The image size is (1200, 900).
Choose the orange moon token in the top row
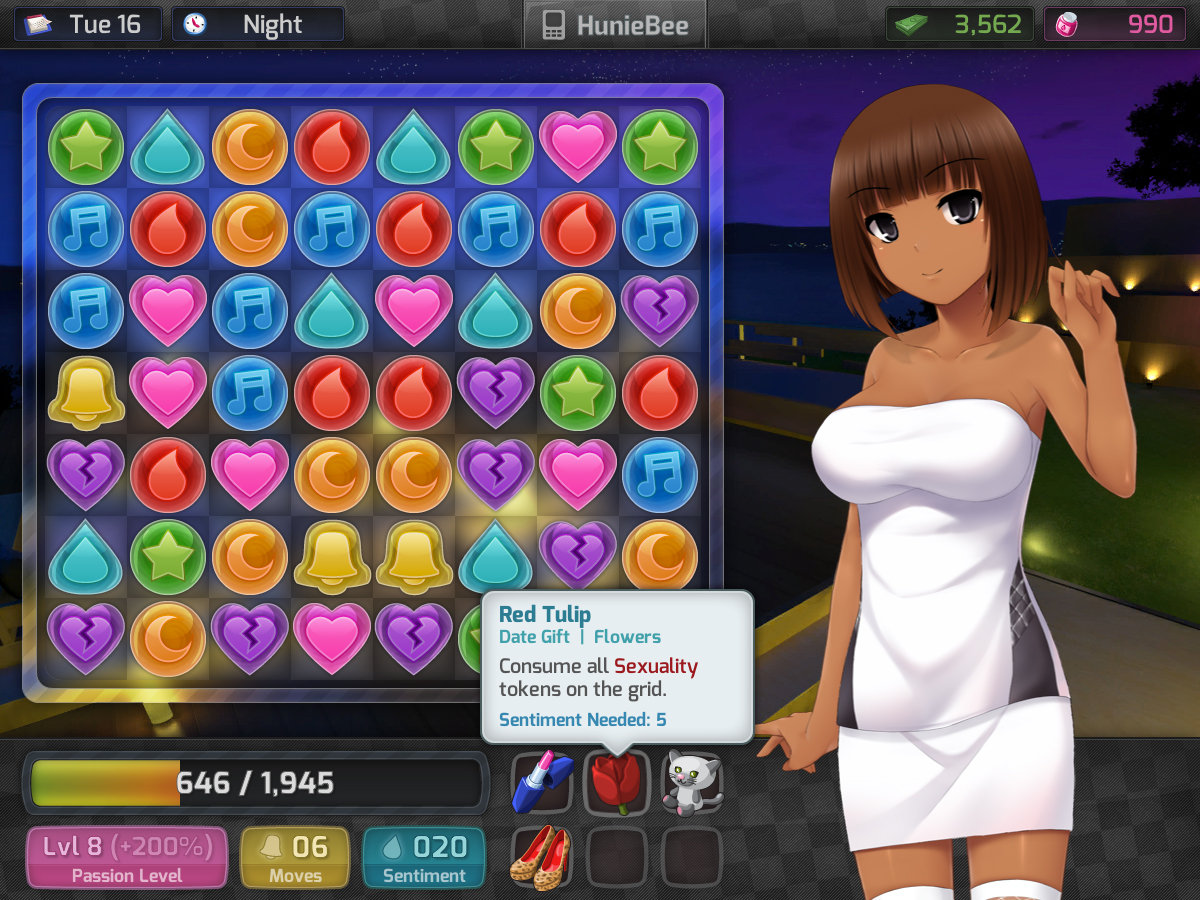coord(249,147)
